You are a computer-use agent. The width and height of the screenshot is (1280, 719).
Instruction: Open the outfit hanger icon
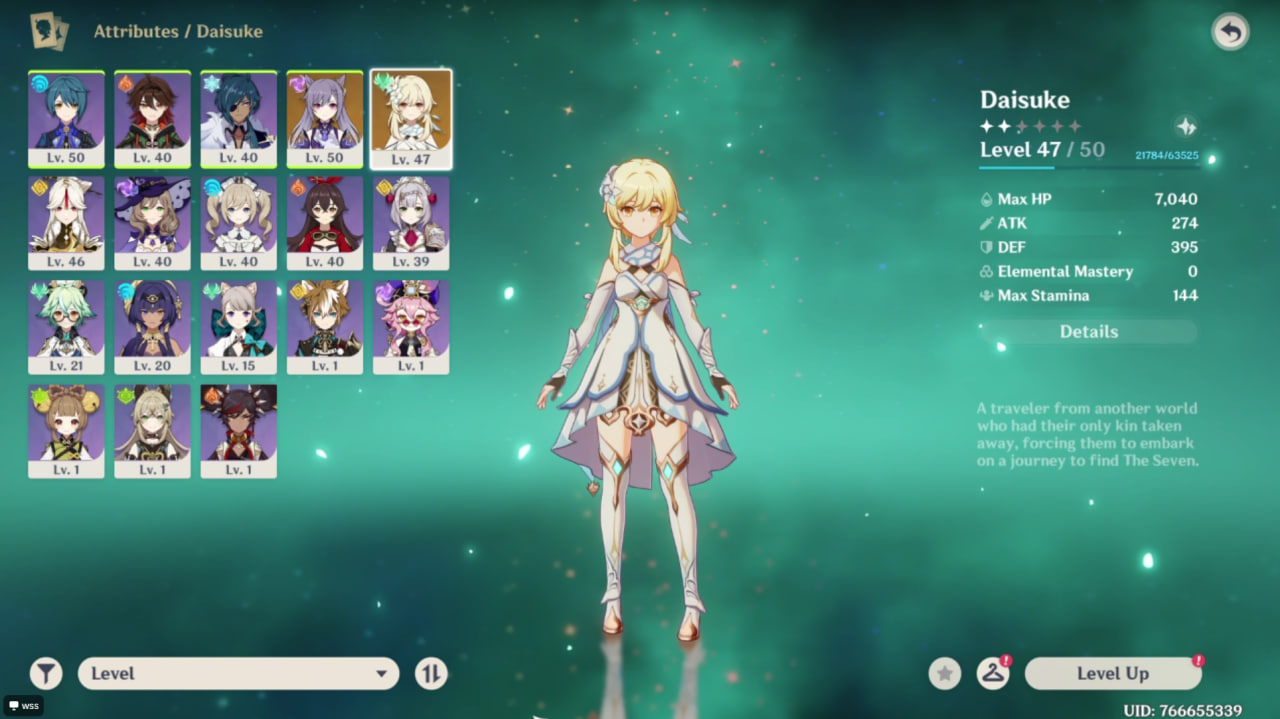coord(992,674)
